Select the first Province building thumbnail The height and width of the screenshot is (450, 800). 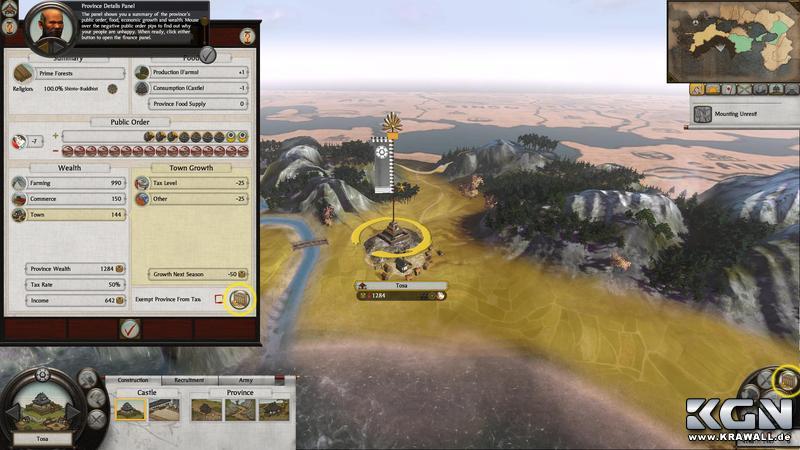[209, 408]
